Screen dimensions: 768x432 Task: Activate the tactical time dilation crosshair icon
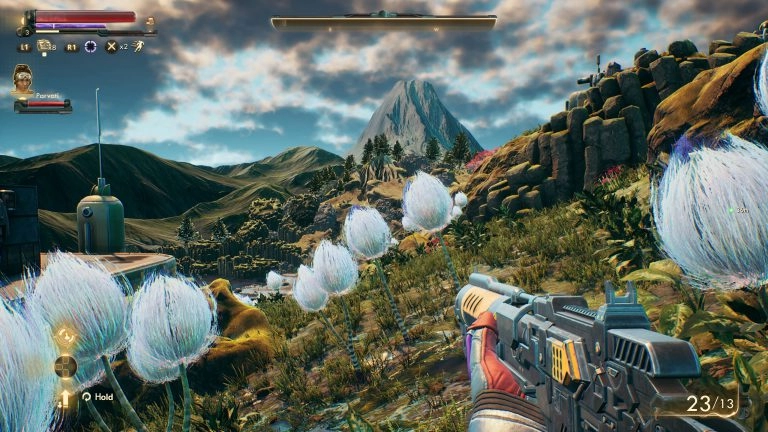tap(91, 46)
